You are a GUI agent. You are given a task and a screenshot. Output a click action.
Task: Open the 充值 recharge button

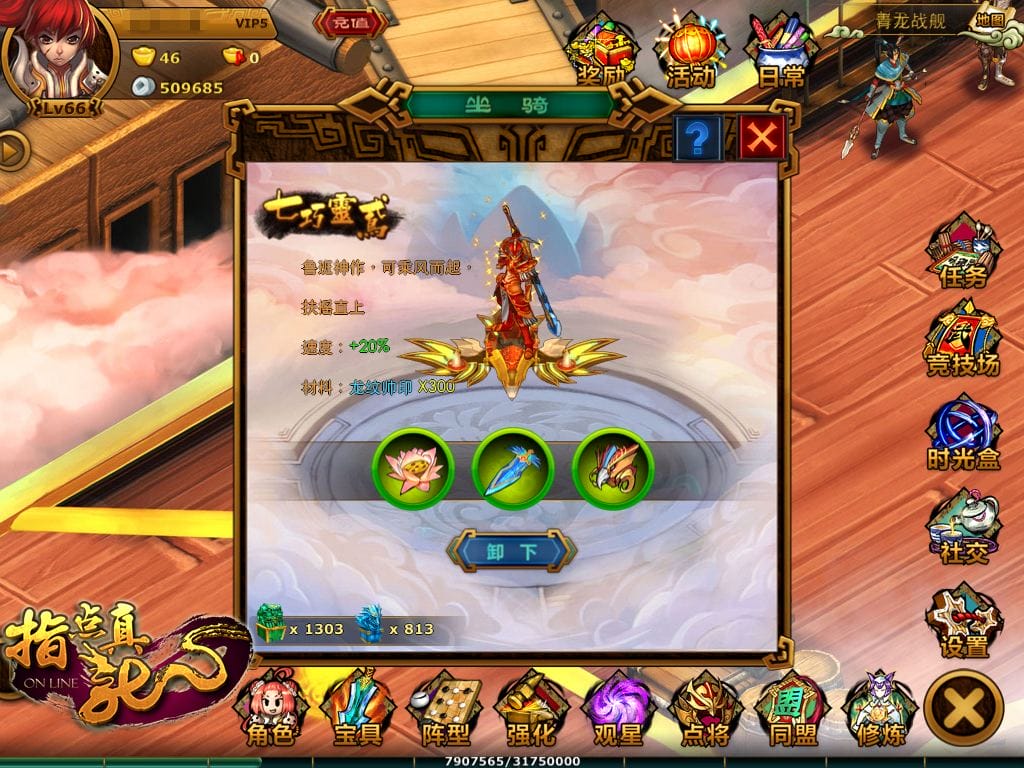[350, 23]
